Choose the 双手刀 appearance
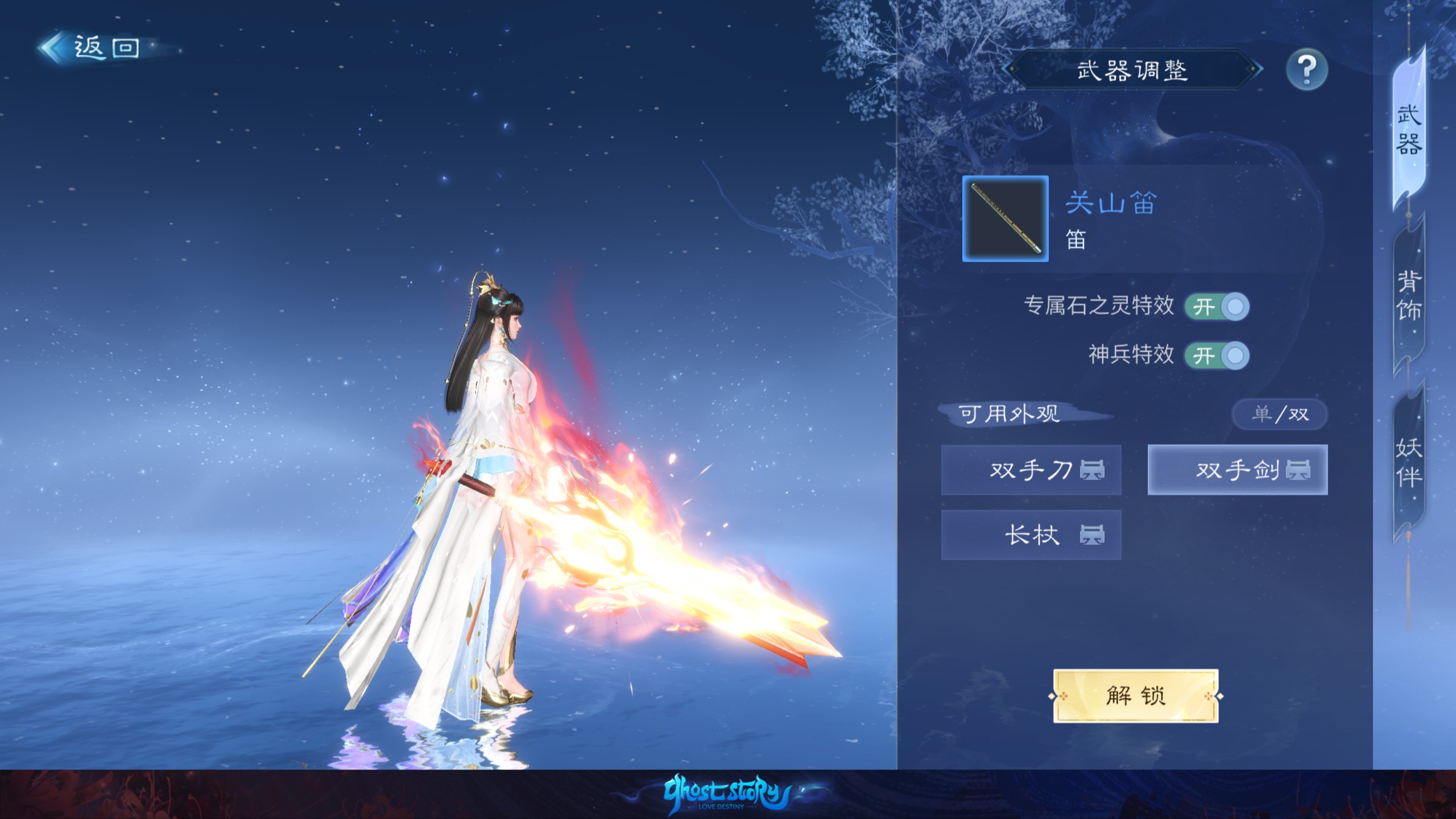 (x=1031, y=470)
